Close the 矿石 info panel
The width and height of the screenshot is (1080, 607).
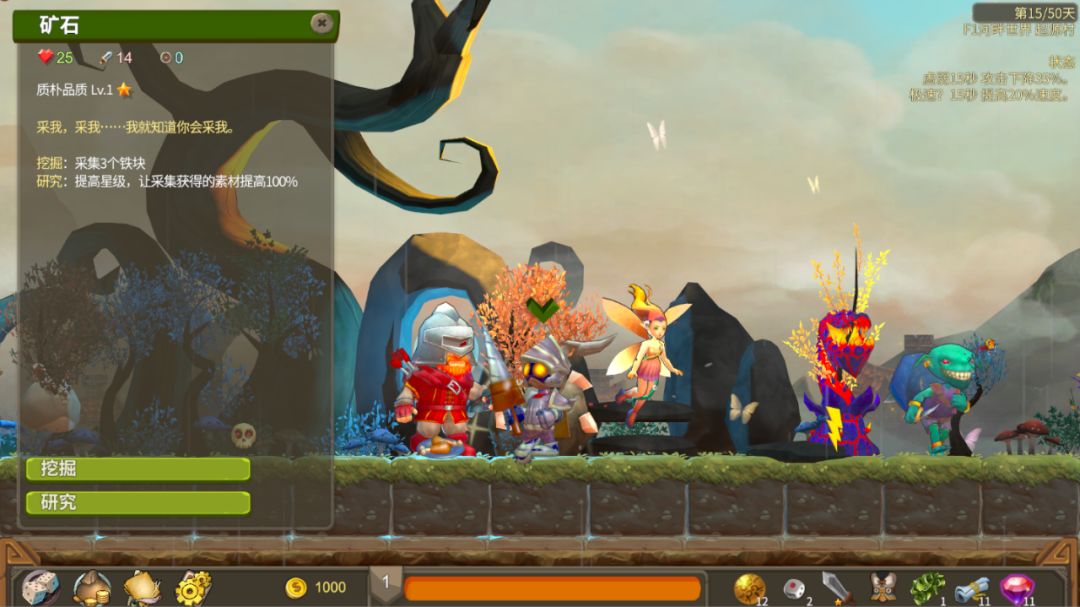coord(321,23)
